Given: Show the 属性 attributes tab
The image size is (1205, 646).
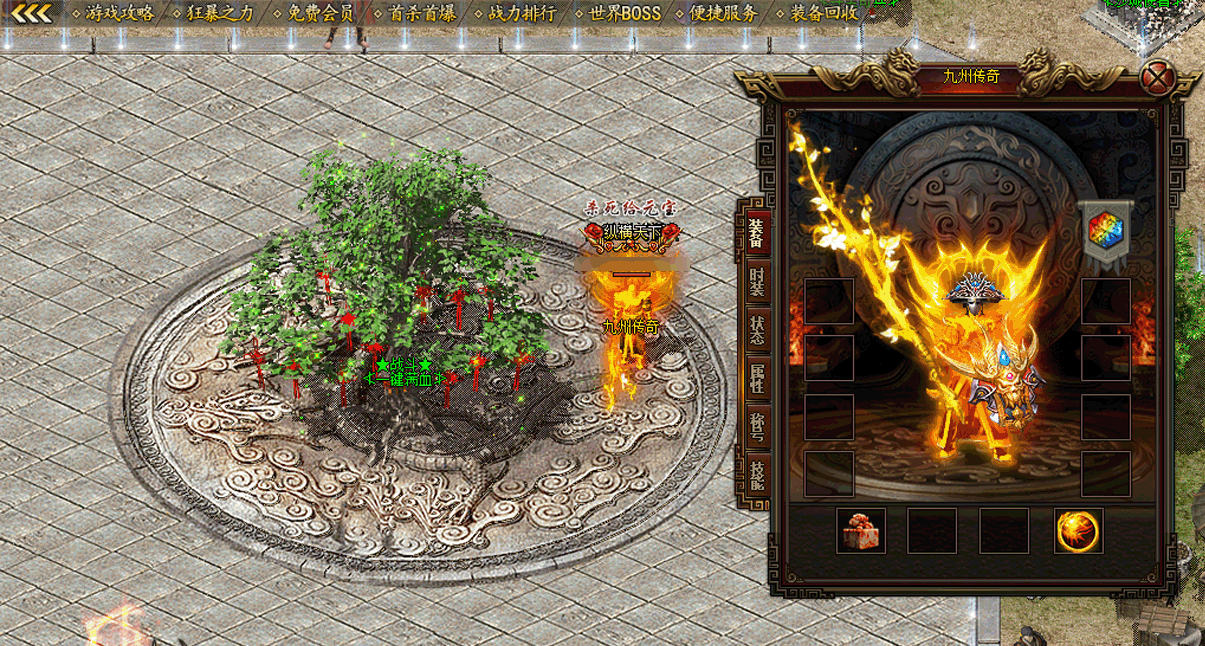Looking at the screenshot, I should pyautogui.click(x=758, y=378).
